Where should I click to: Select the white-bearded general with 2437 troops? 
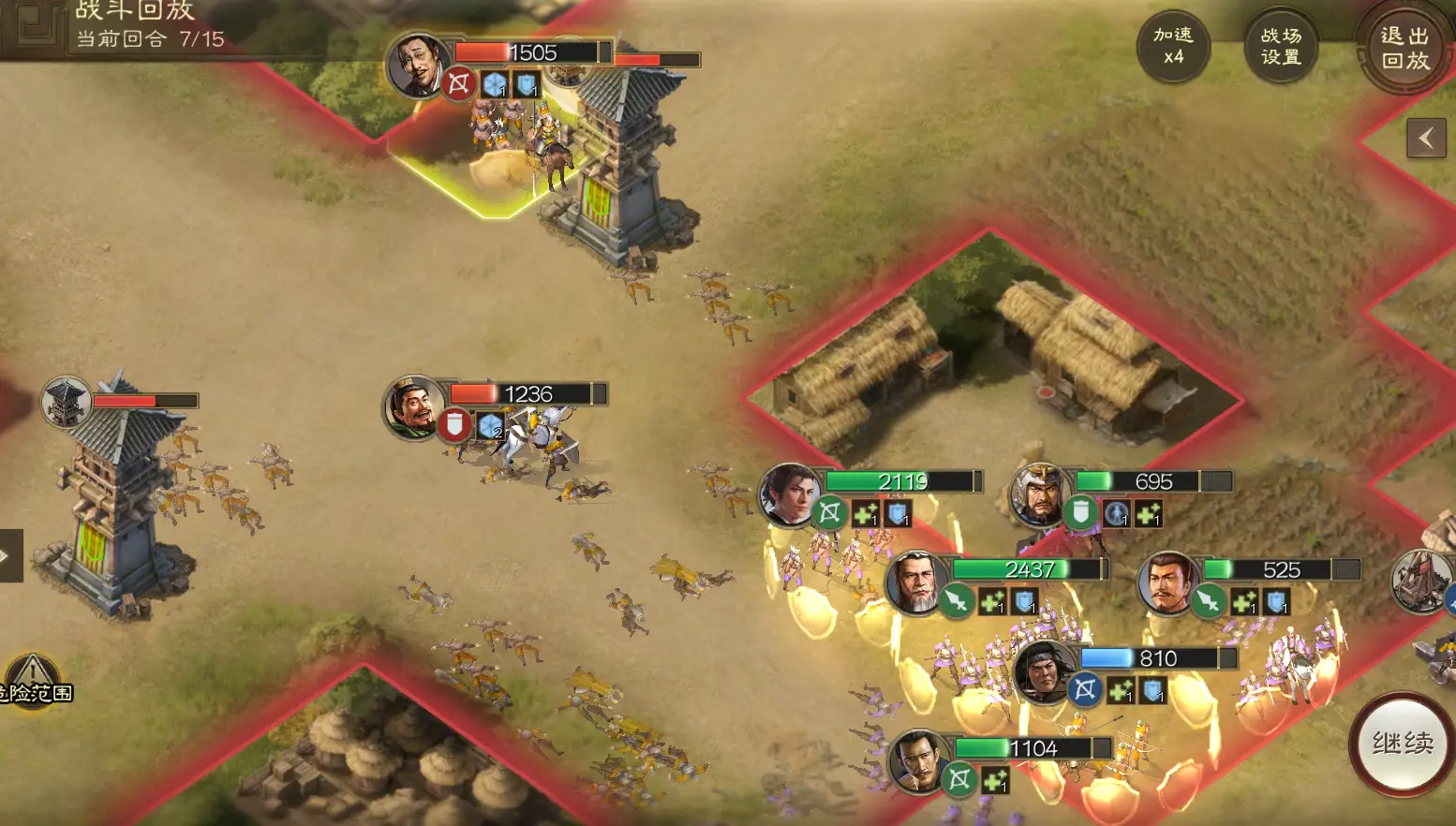pyautogui.click(x=915, y=582)
